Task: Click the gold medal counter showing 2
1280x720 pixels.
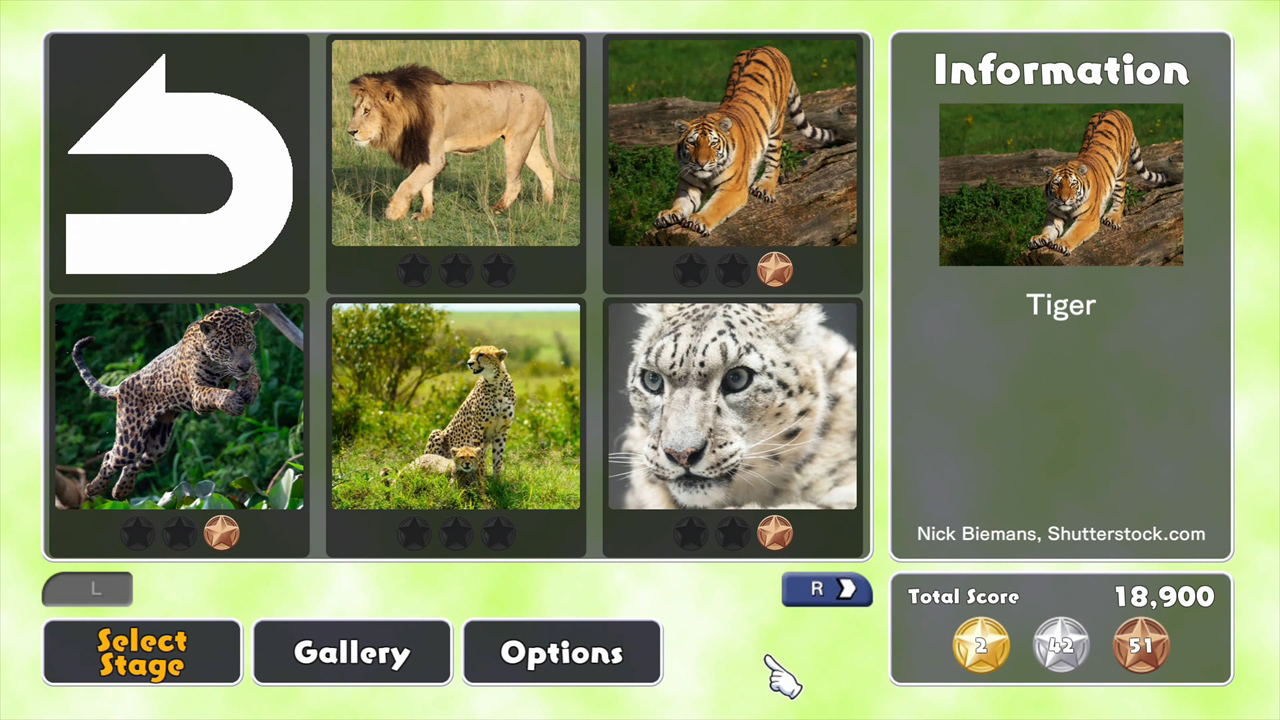Action: coord(980,645)
